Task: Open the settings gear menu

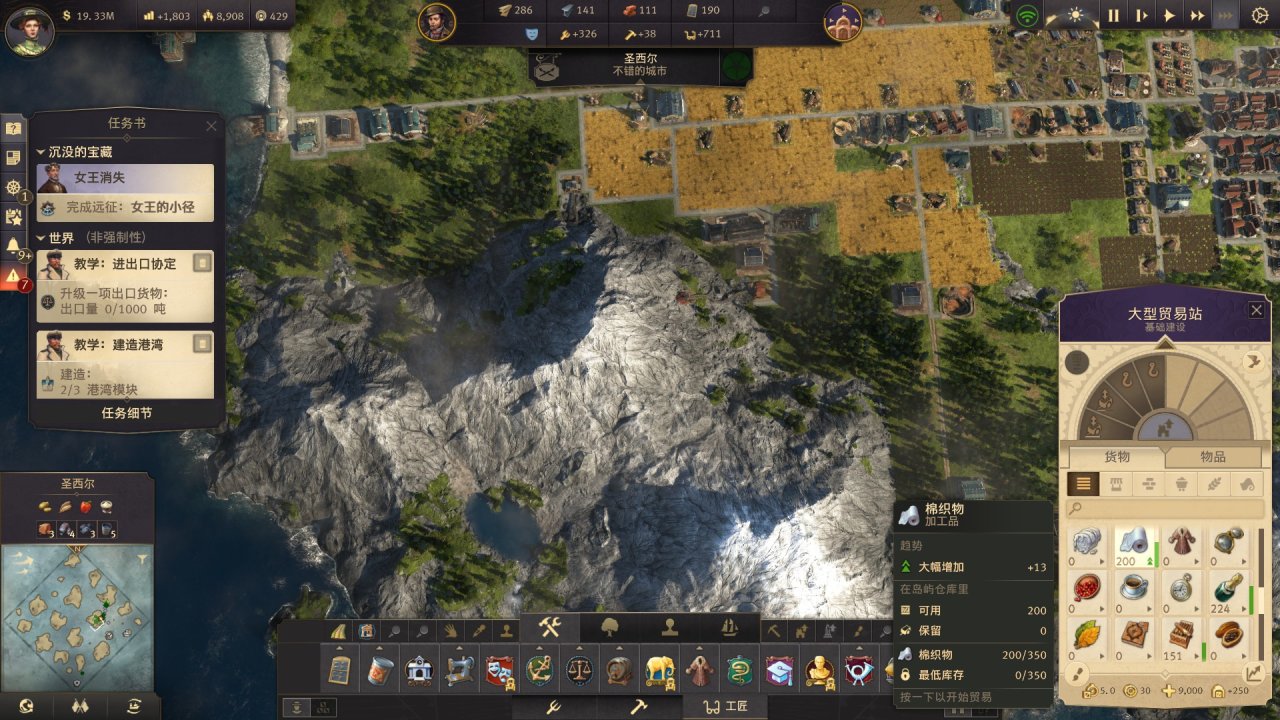Action: click(1259, 15)
